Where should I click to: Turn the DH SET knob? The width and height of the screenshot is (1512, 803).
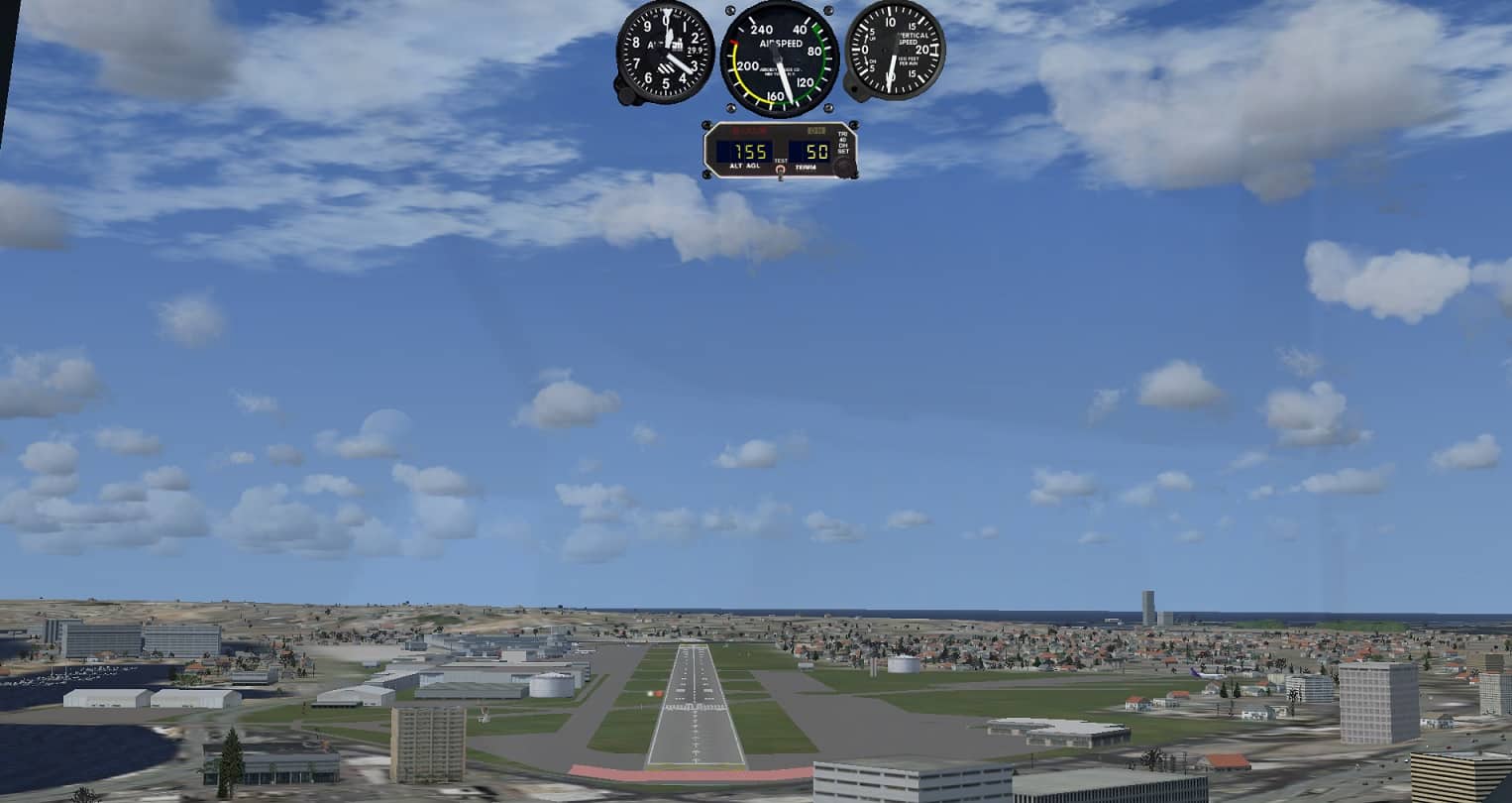(844, 167)
